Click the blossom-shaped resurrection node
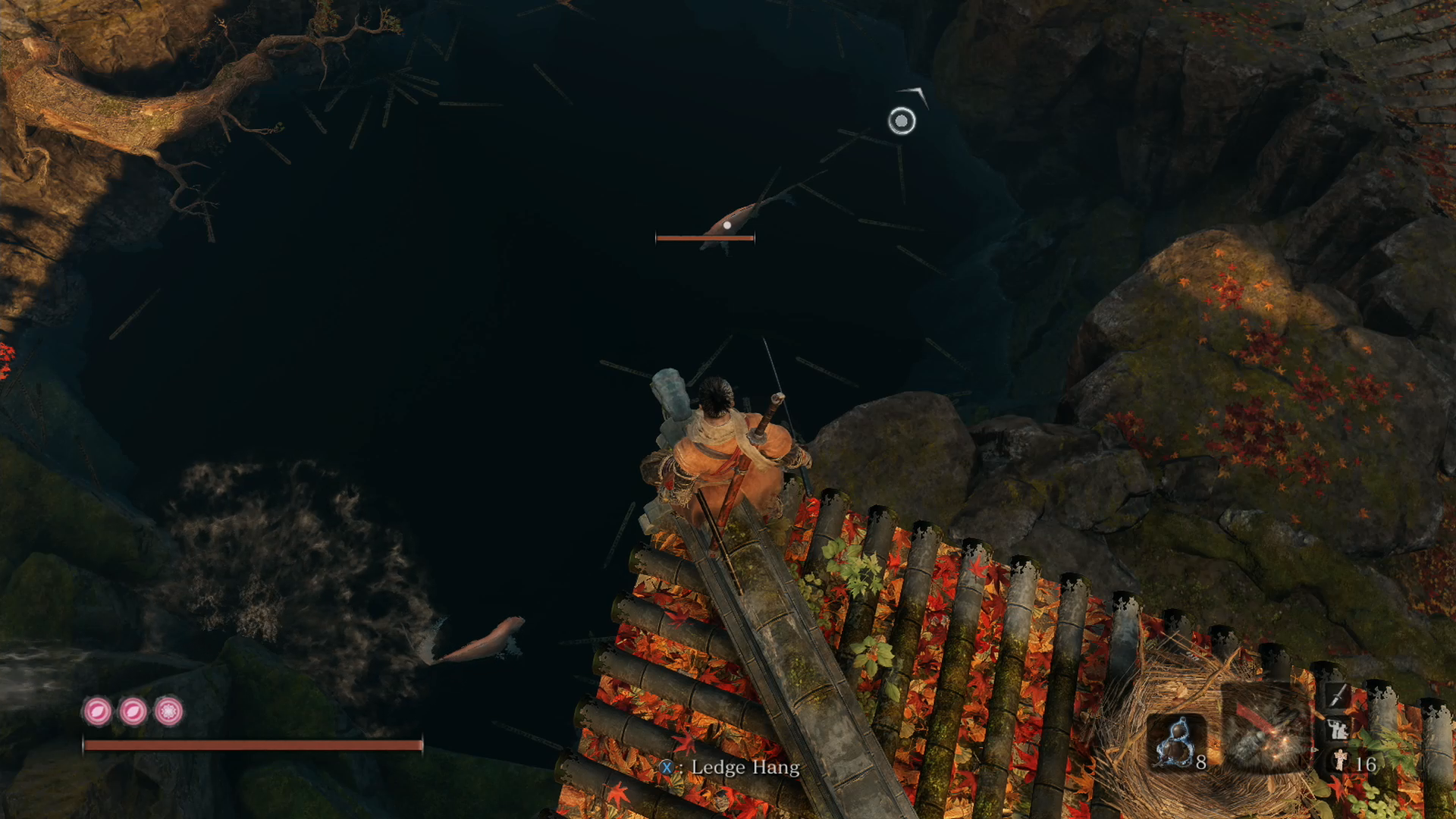Image resolution: width=1456 pixels, height=819 pixels. [x=168, y=711]
